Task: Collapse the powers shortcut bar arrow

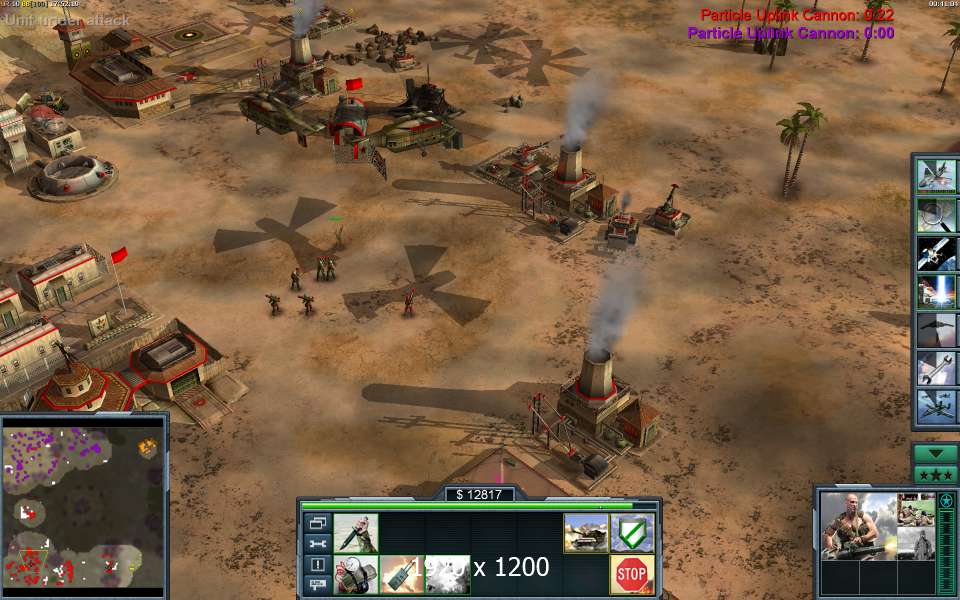Action: (936, 453)
